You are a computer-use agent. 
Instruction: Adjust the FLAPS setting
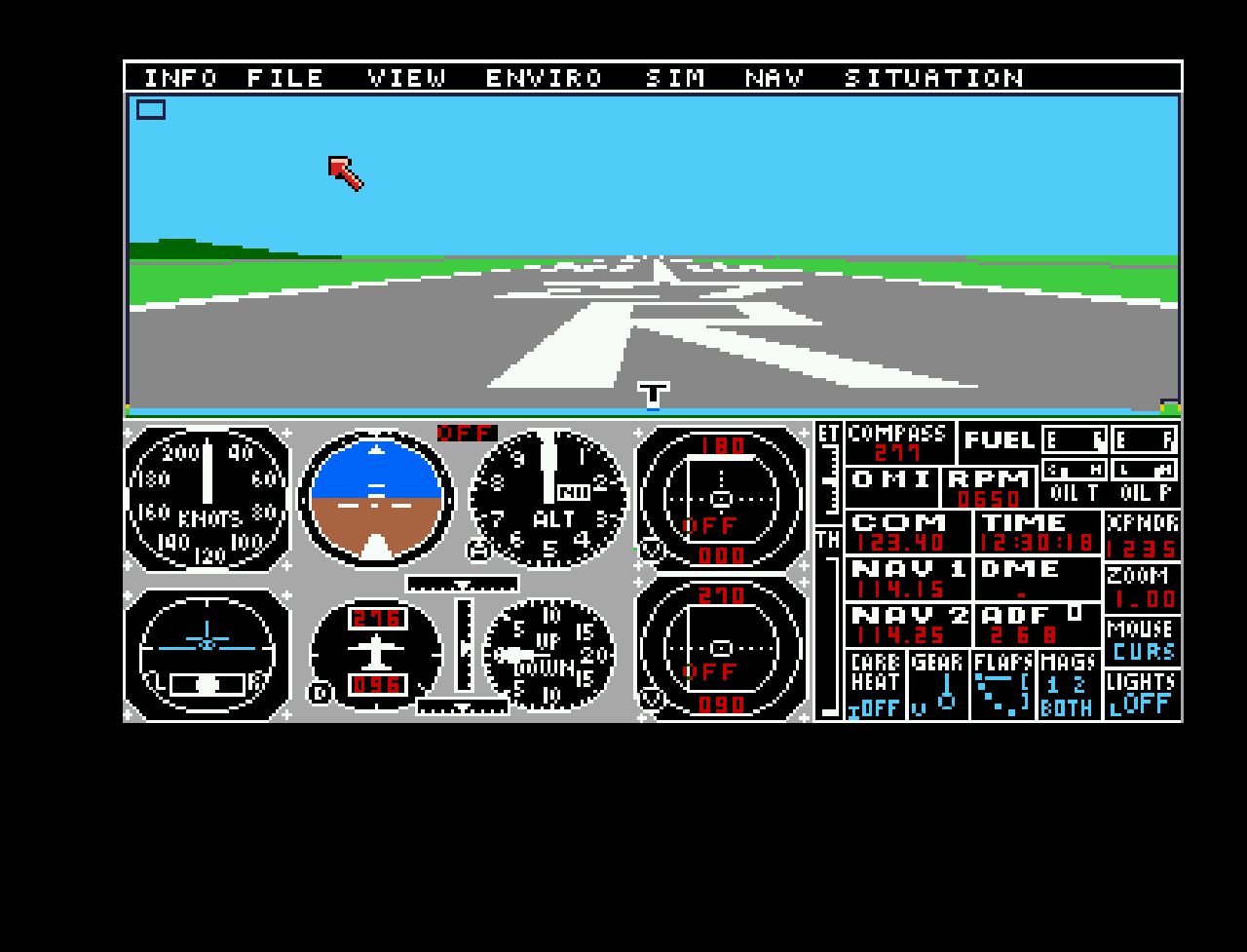pos(1002,686)
